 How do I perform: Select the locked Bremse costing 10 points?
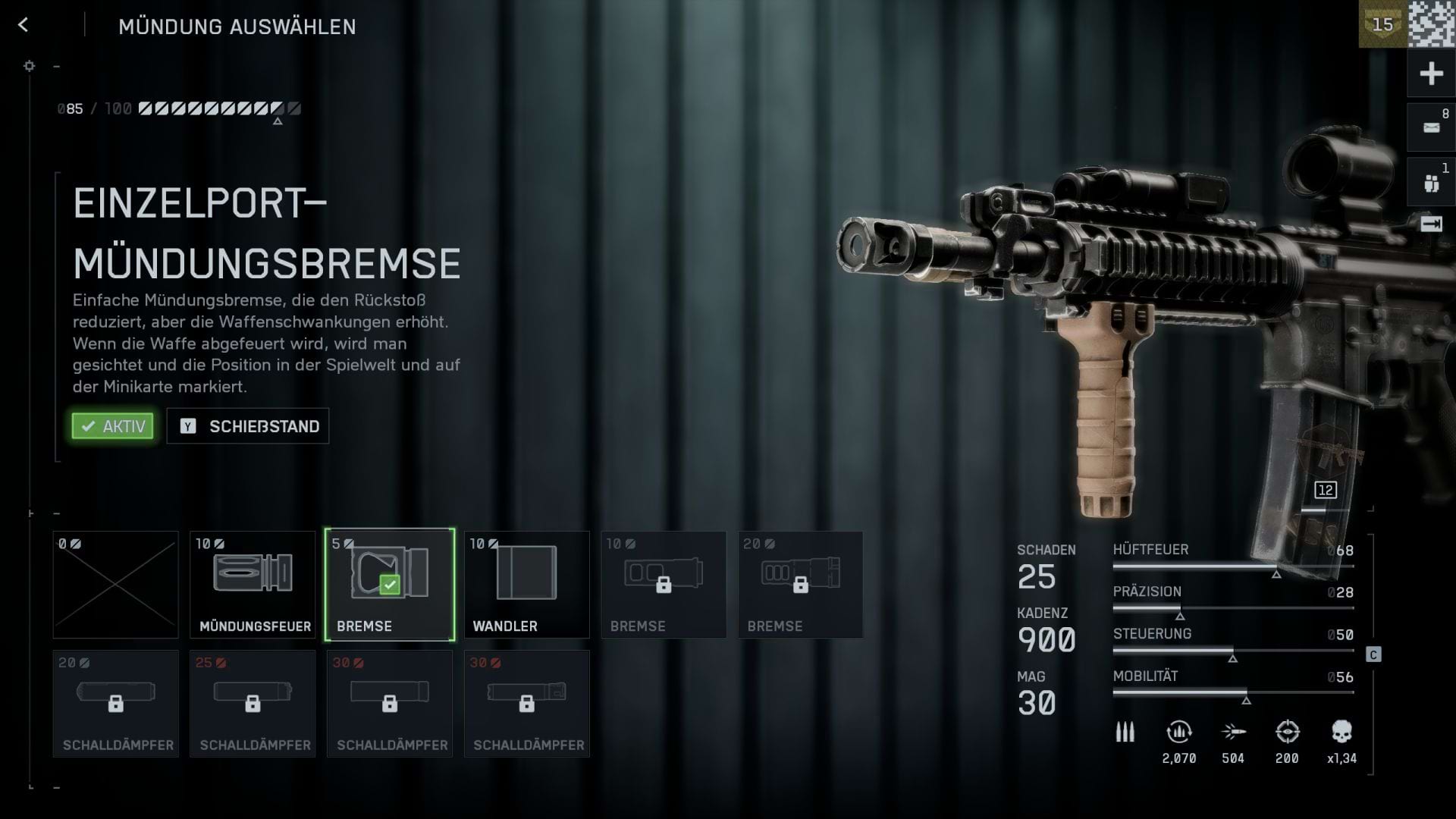[664, 585]
